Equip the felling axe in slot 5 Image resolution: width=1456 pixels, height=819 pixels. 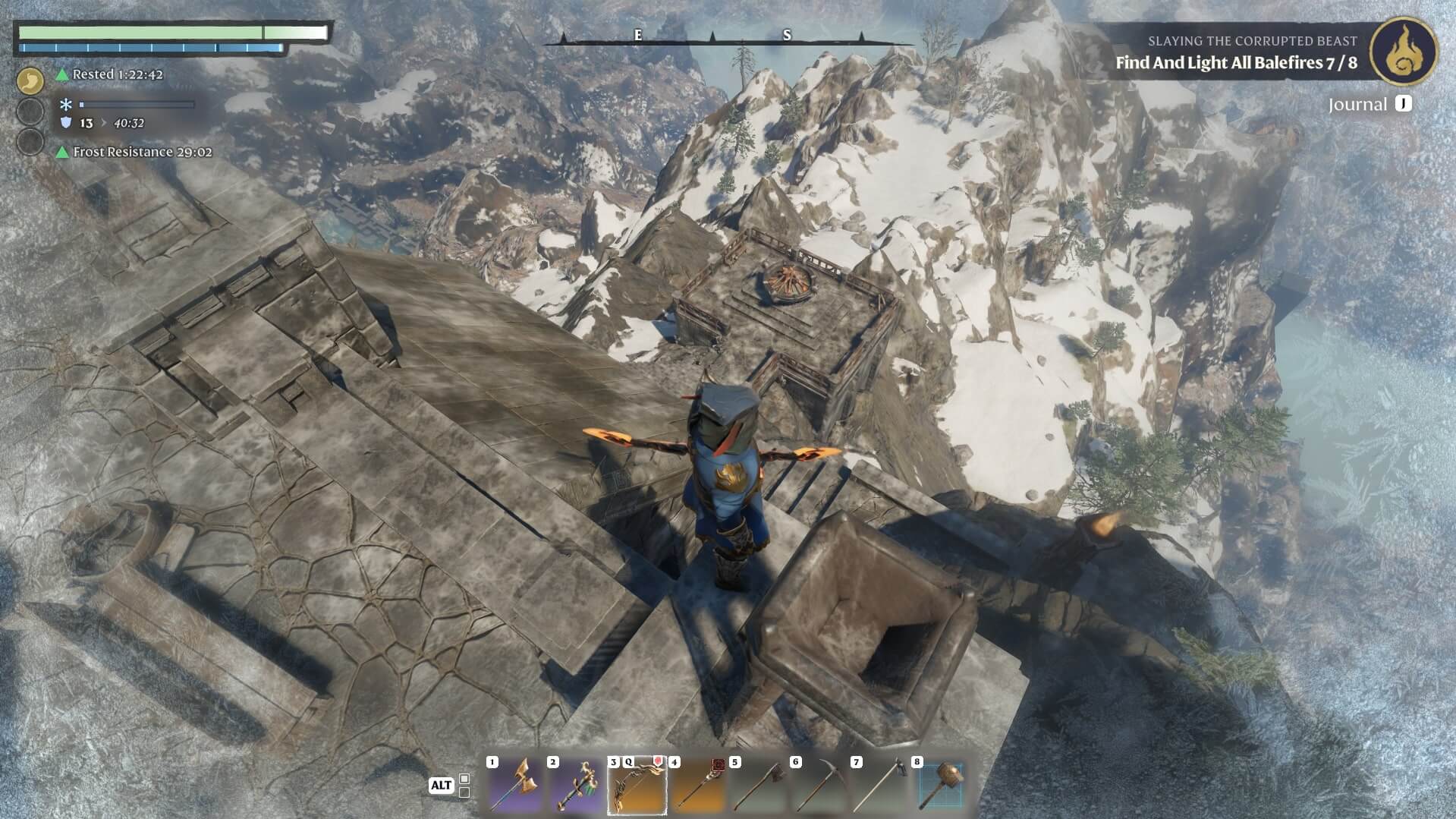coord(757,786)
